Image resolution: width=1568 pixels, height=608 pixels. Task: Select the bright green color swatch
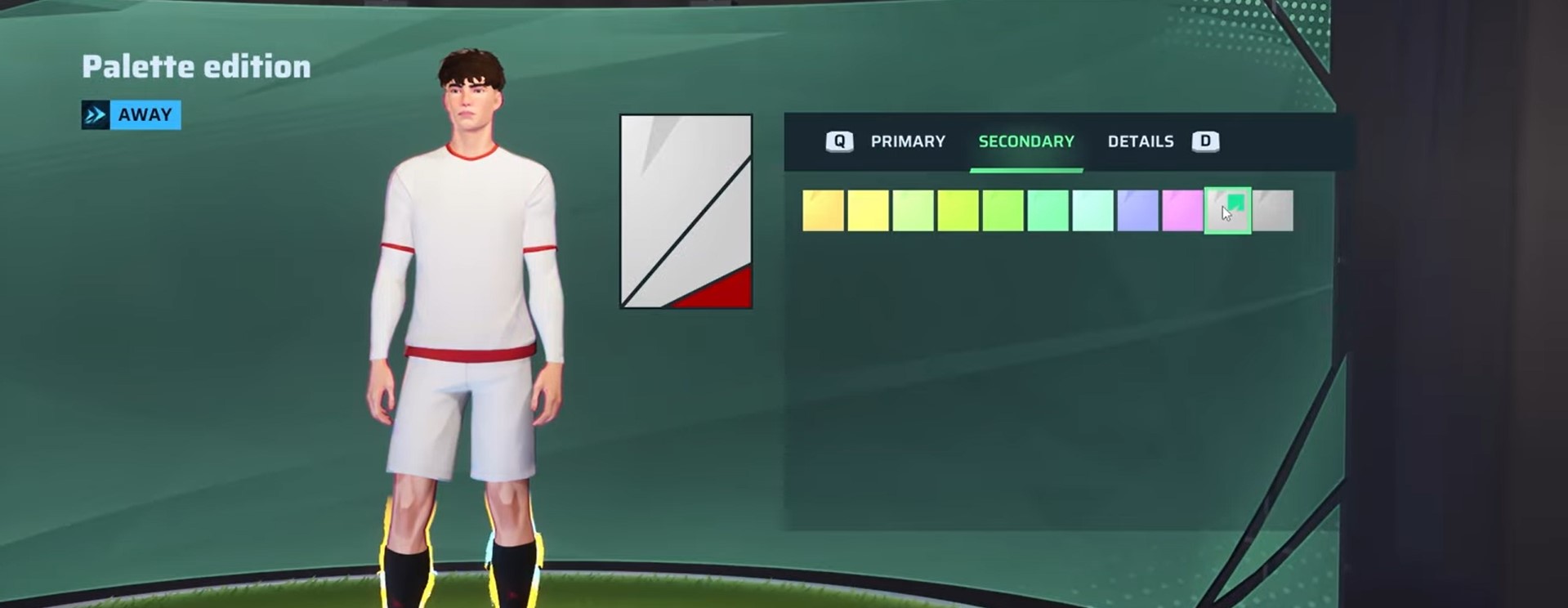point(1048,211)
